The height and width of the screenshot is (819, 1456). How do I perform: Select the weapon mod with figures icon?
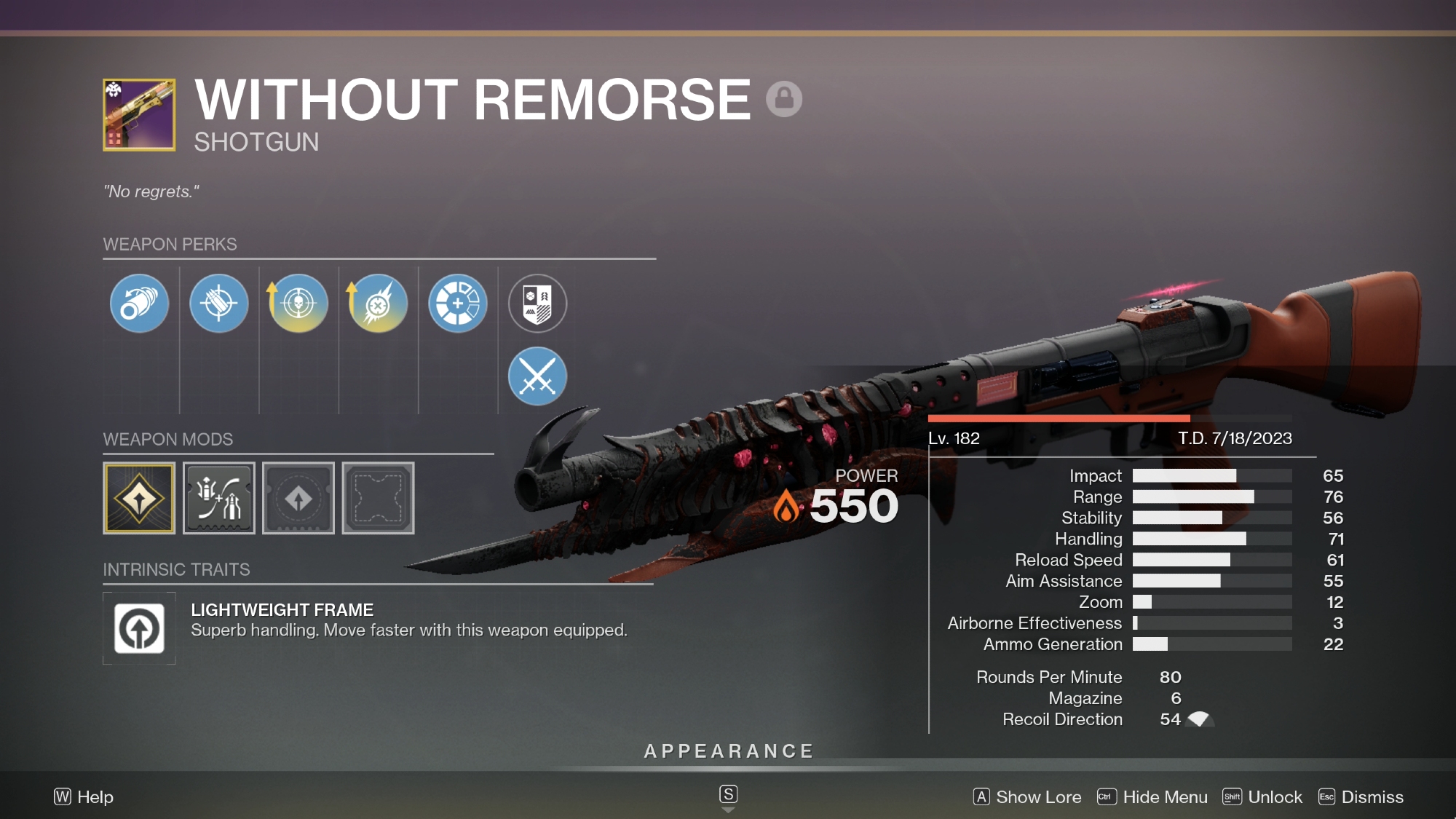point(218,499)
